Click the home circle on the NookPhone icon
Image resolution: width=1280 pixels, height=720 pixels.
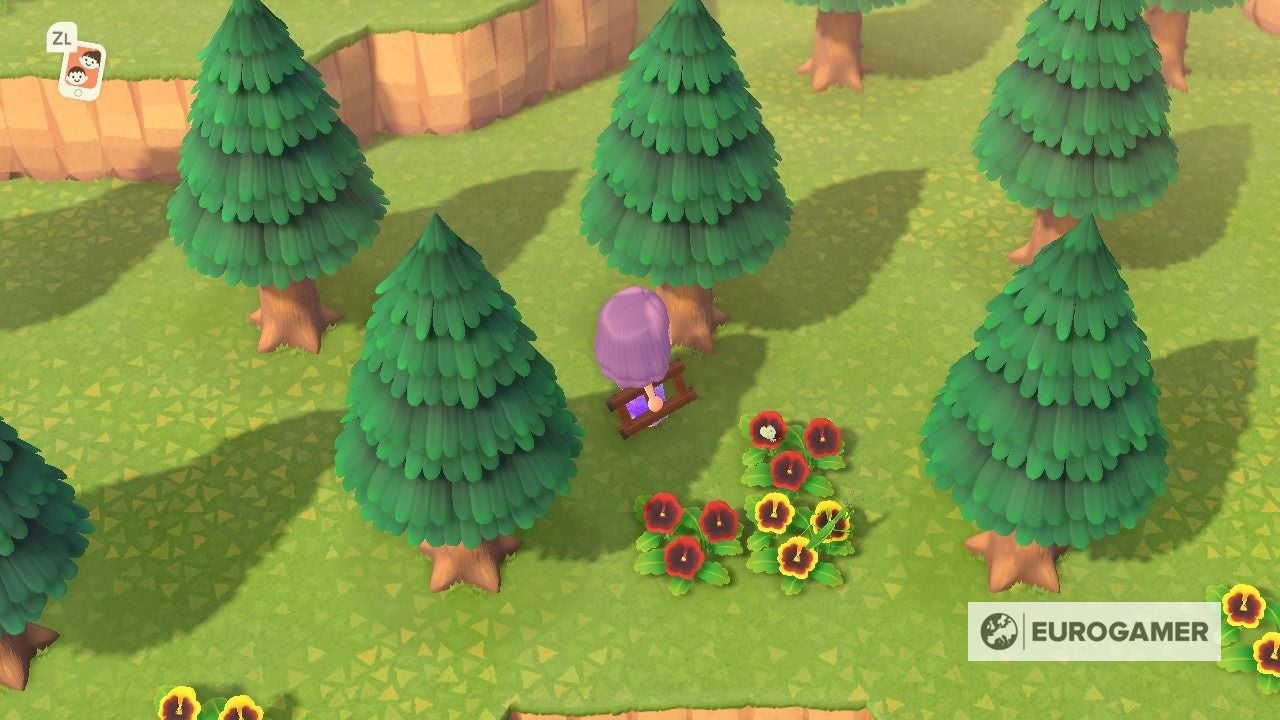pyautogui.click(x=78, y=92)
